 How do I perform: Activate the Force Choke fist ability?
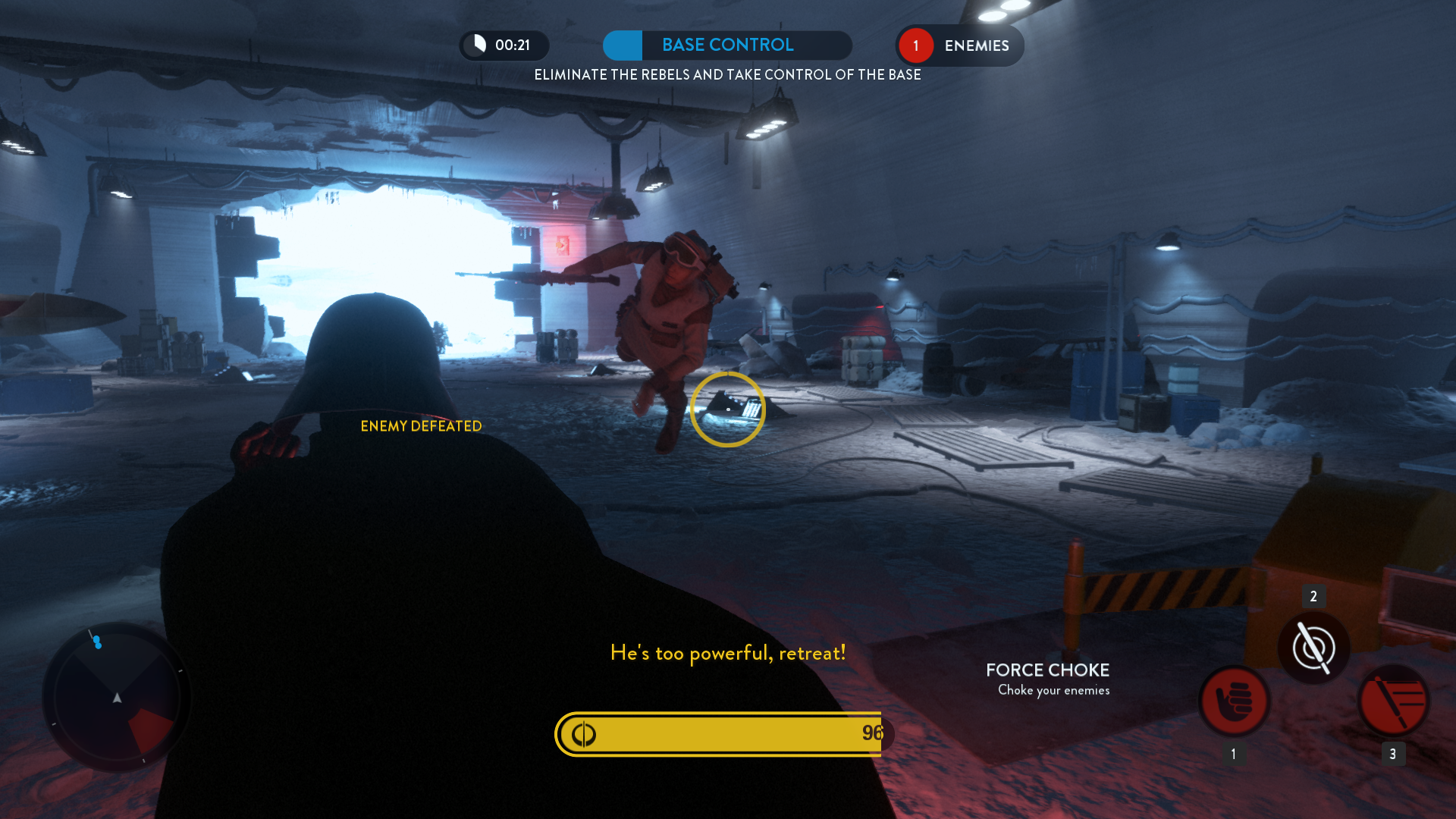[1234, 701]
